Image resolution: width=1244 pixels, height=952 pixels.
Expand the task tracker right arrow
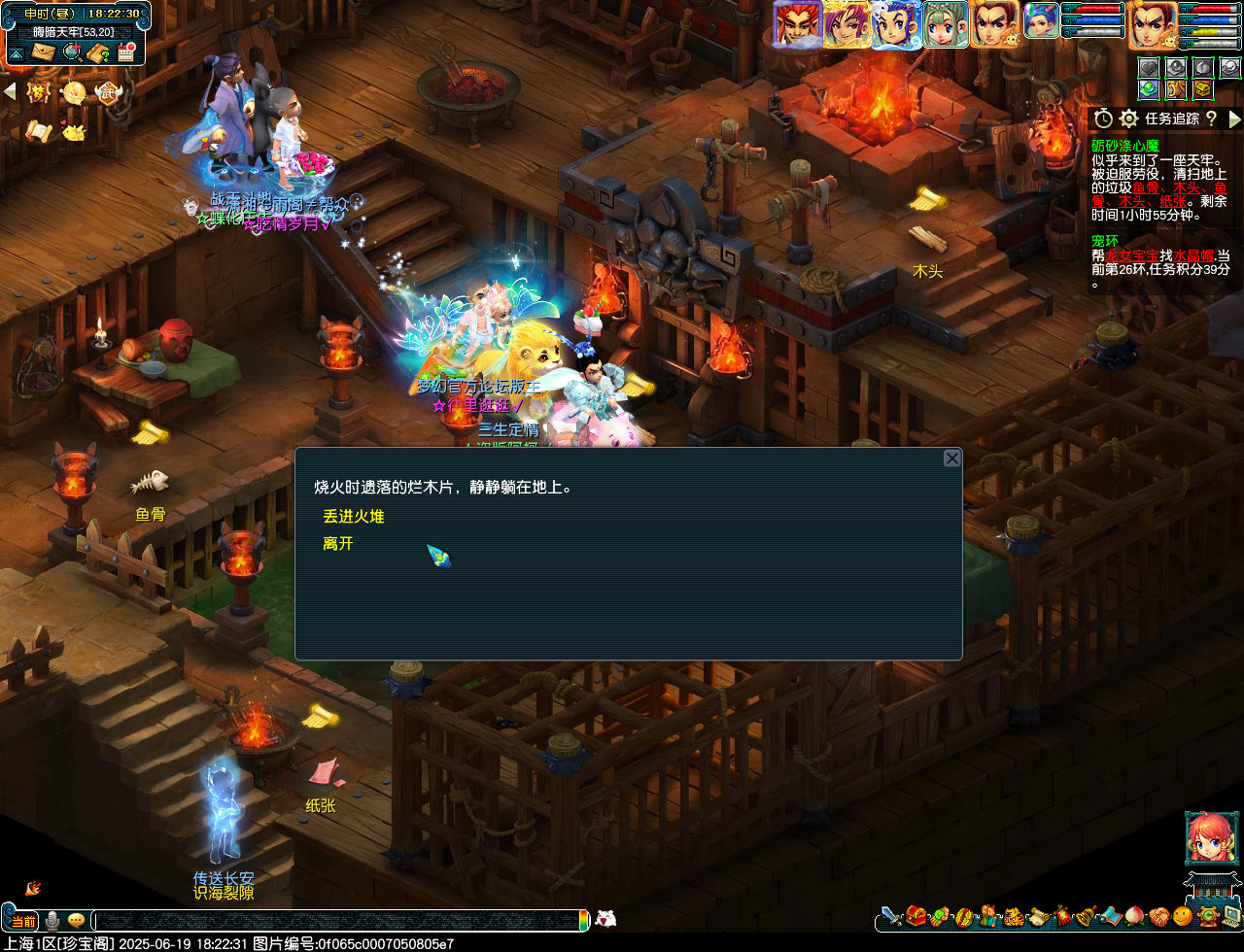pos(1234,119)
